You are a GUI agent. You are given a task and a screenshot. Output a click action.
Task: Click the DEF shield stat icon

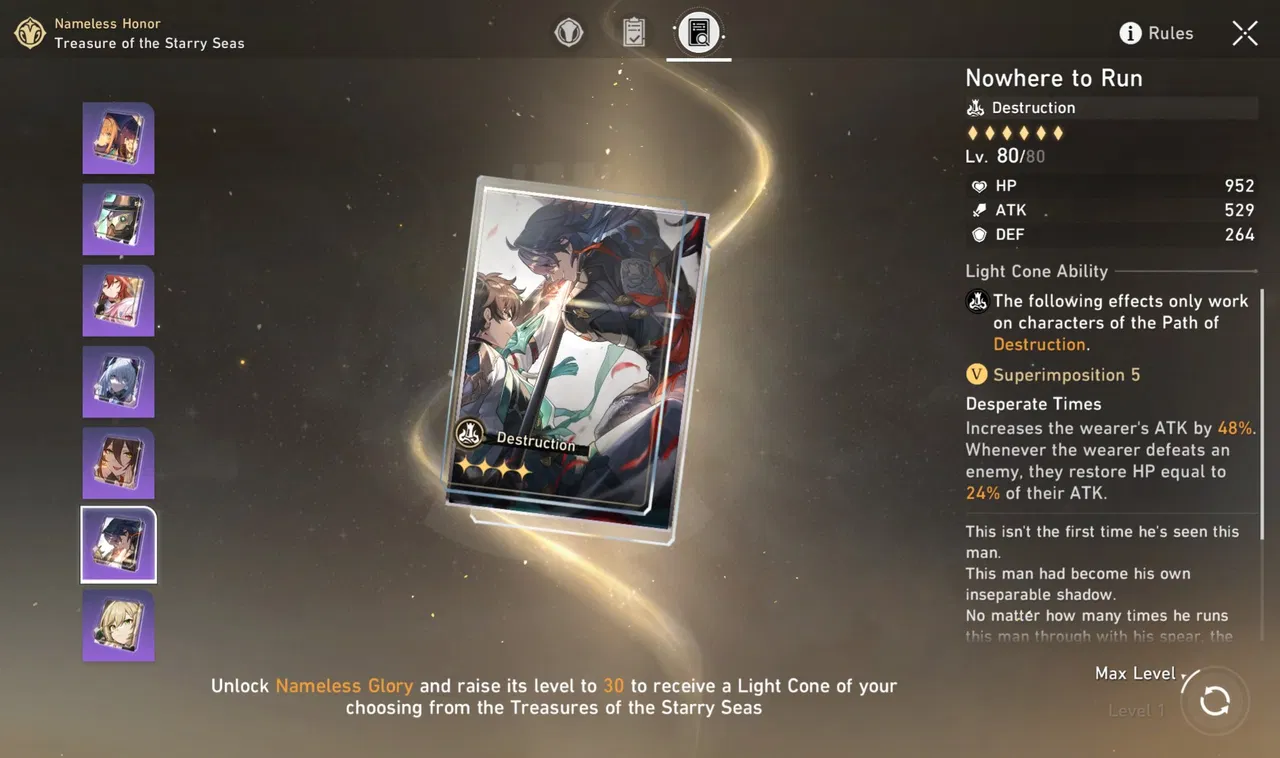point(978,234)
